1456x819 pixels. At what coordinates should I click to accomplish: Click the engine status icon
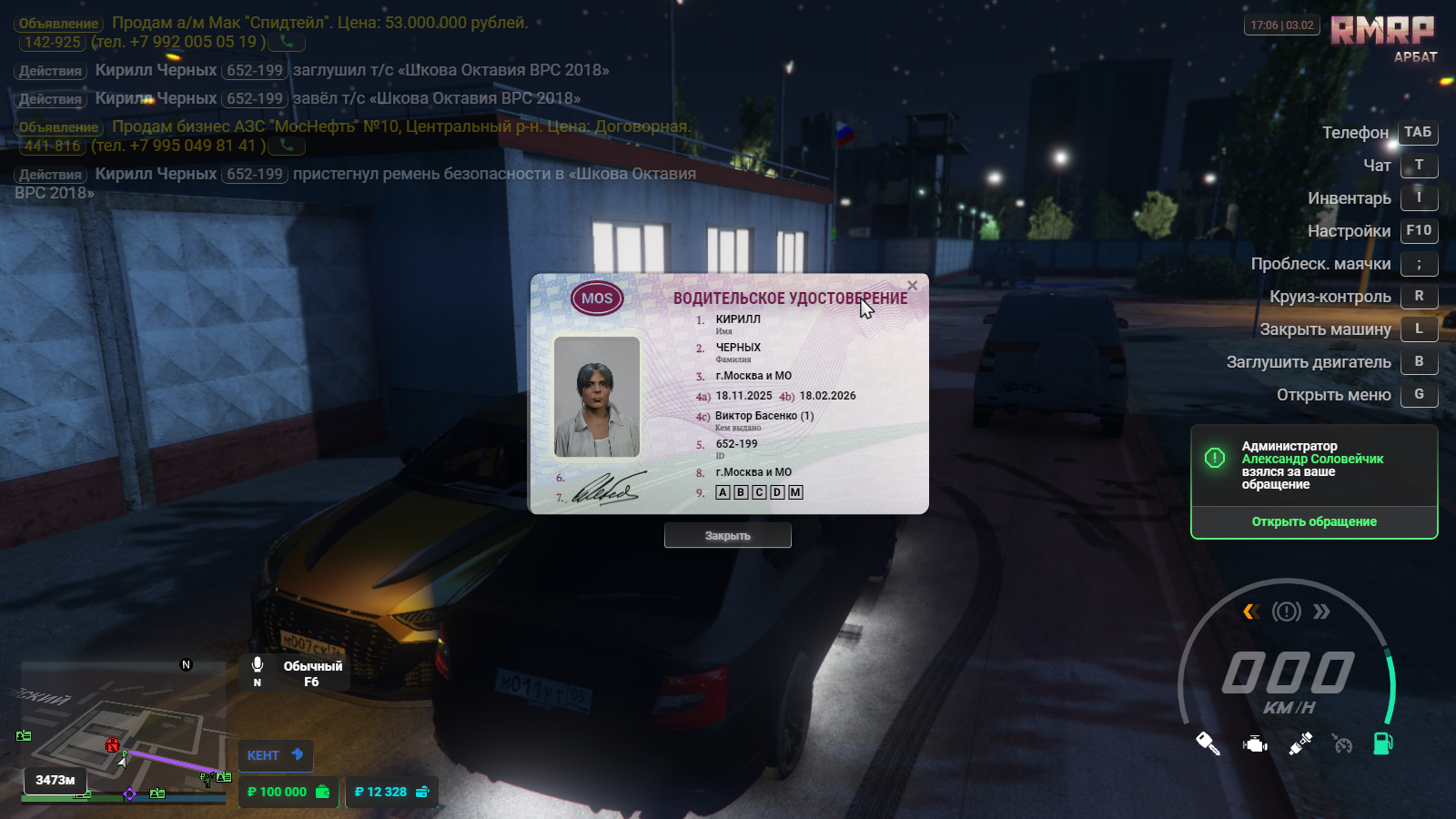[x=1255, y=744]
